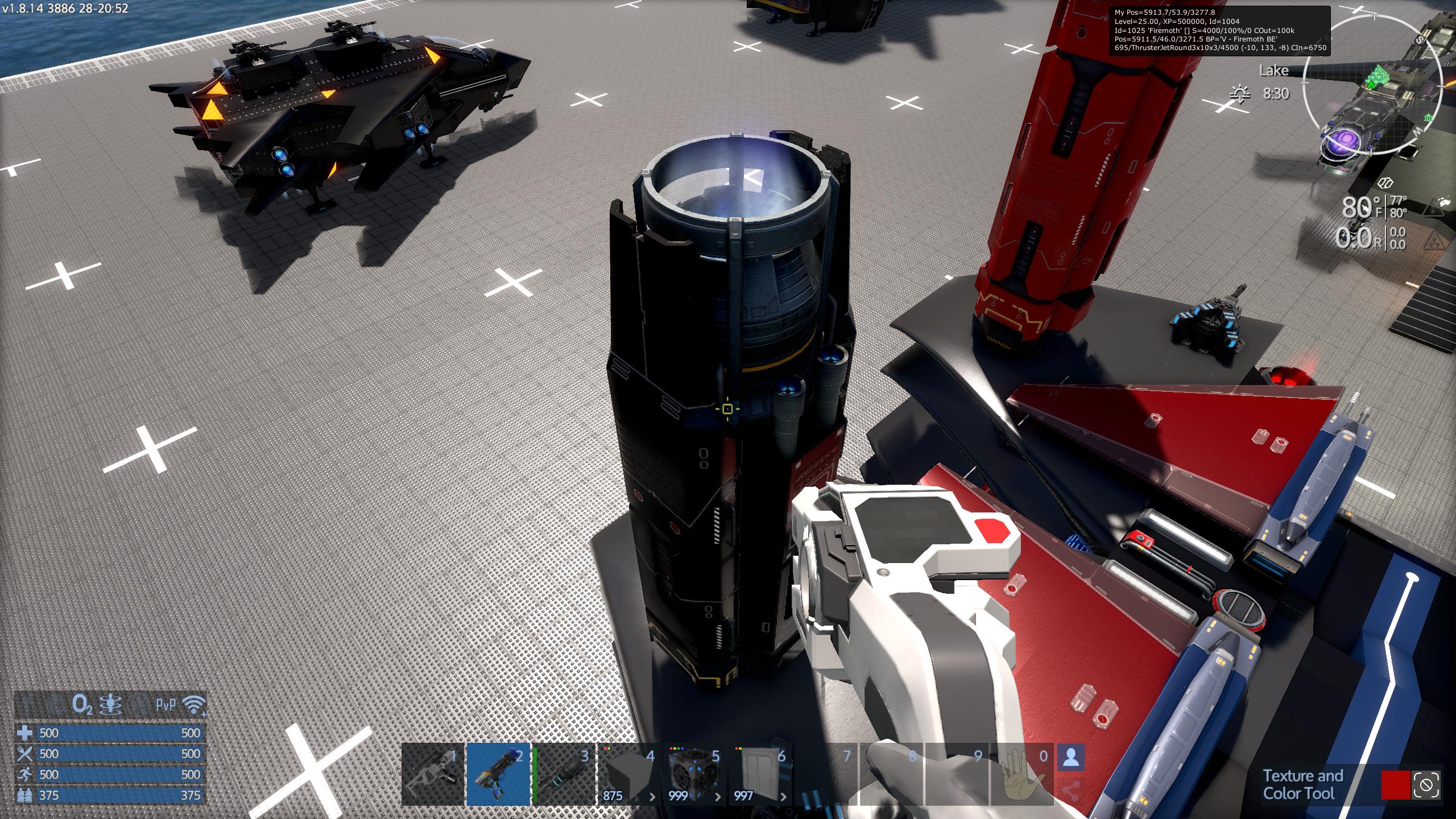The image size is (1456, 819).
Task: Open the player profile icon beside hotbar
Action: (1071, 758)
